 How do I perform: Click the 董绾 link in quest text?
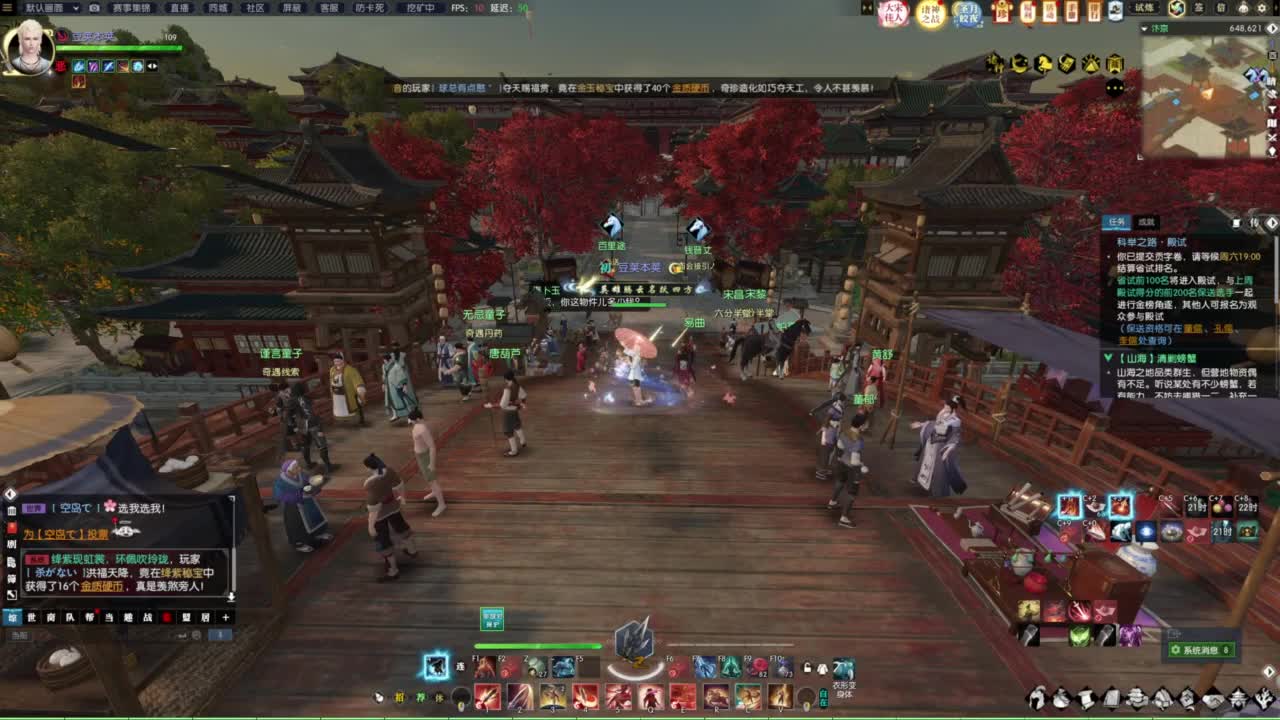click(1193, 331)
